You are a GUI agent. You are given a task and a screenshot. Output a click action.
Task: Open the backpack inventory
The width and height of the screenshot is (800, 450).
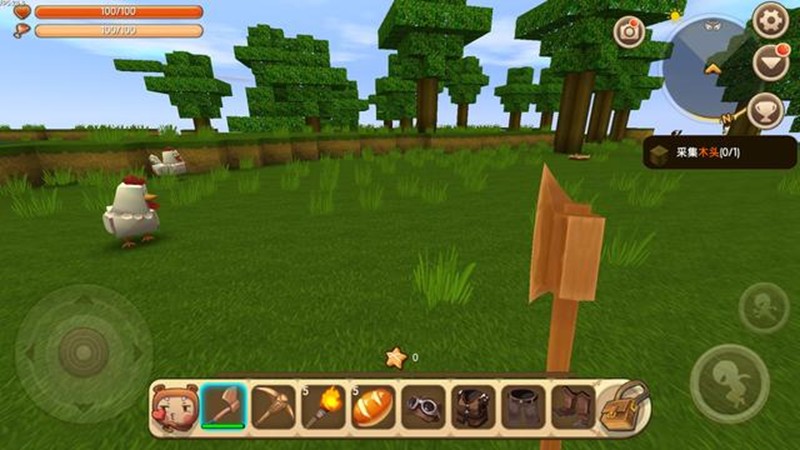(624, 406)
